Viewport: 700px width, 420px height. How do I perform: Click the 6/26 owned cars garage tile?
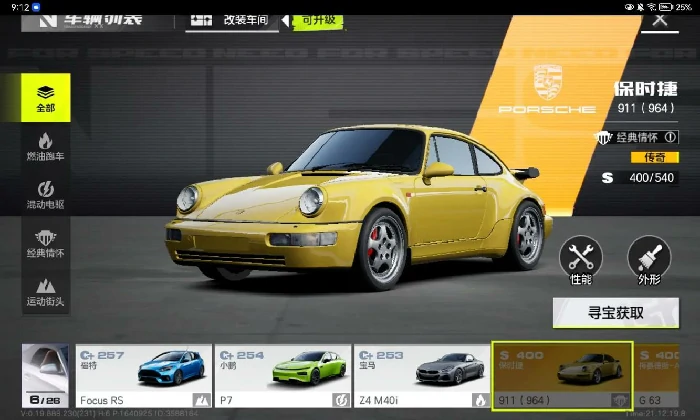[x=45, y=376]
